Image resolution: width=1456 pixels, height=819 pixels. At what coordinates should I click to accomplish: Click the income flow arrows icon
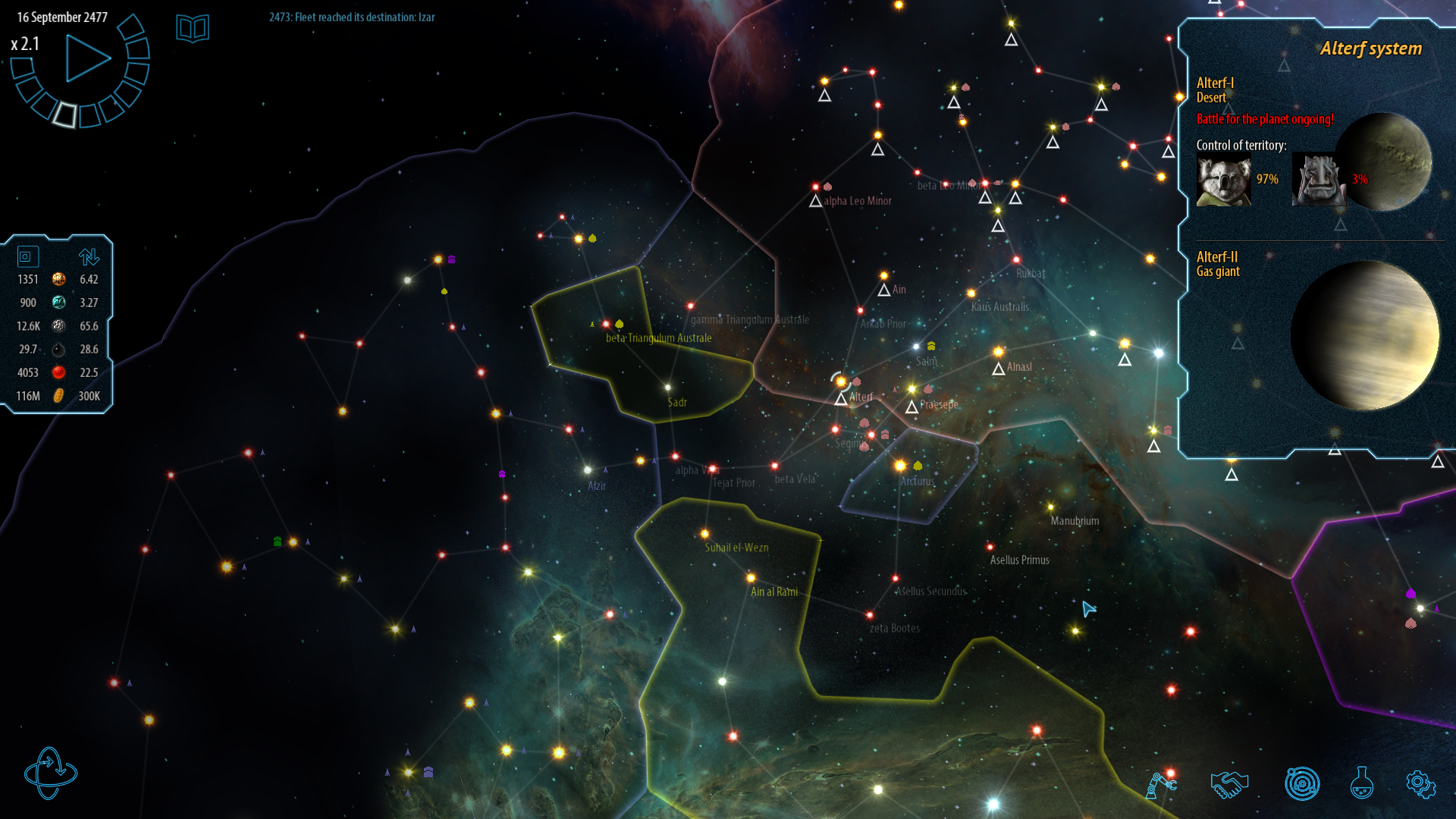coord(89,256)
